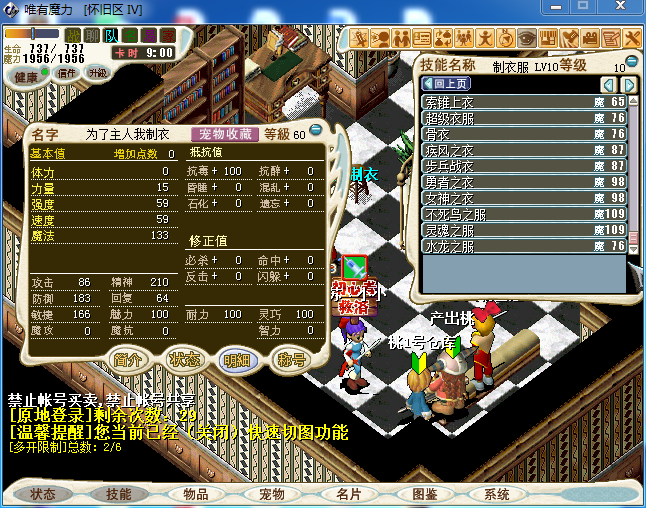Open the 物品 items menu

click(196, 494)
